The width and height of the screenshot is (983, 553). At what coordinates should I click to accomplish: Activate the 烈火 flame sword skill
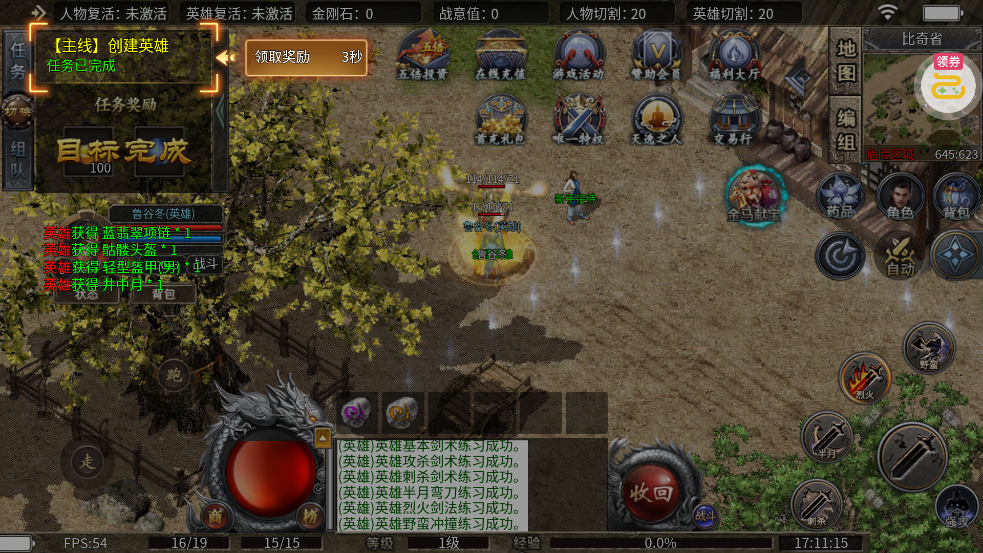(863, 378)
